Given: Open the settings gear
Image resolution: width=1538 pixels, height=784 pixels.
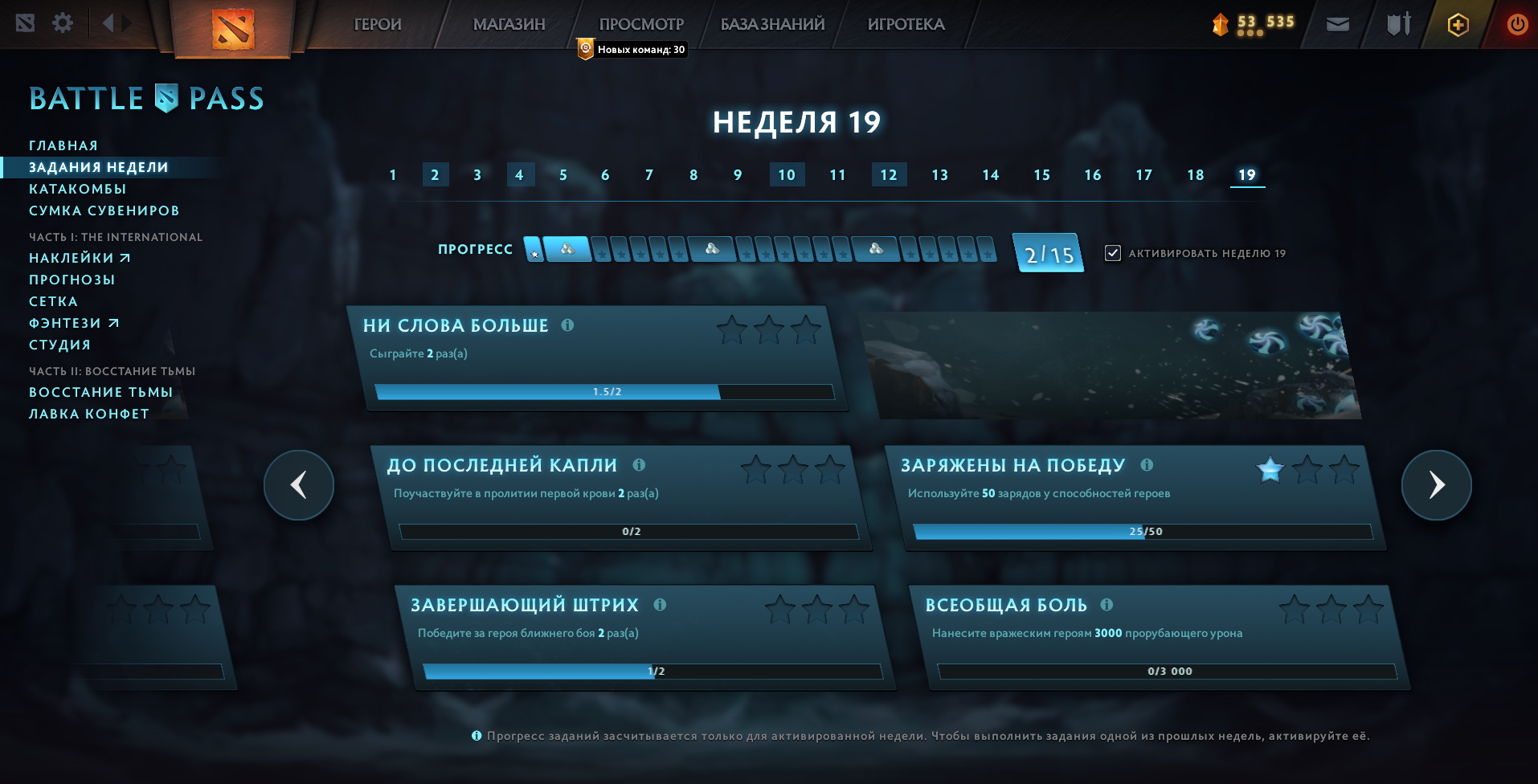Looking at the screenshot, I should point(63,23).
